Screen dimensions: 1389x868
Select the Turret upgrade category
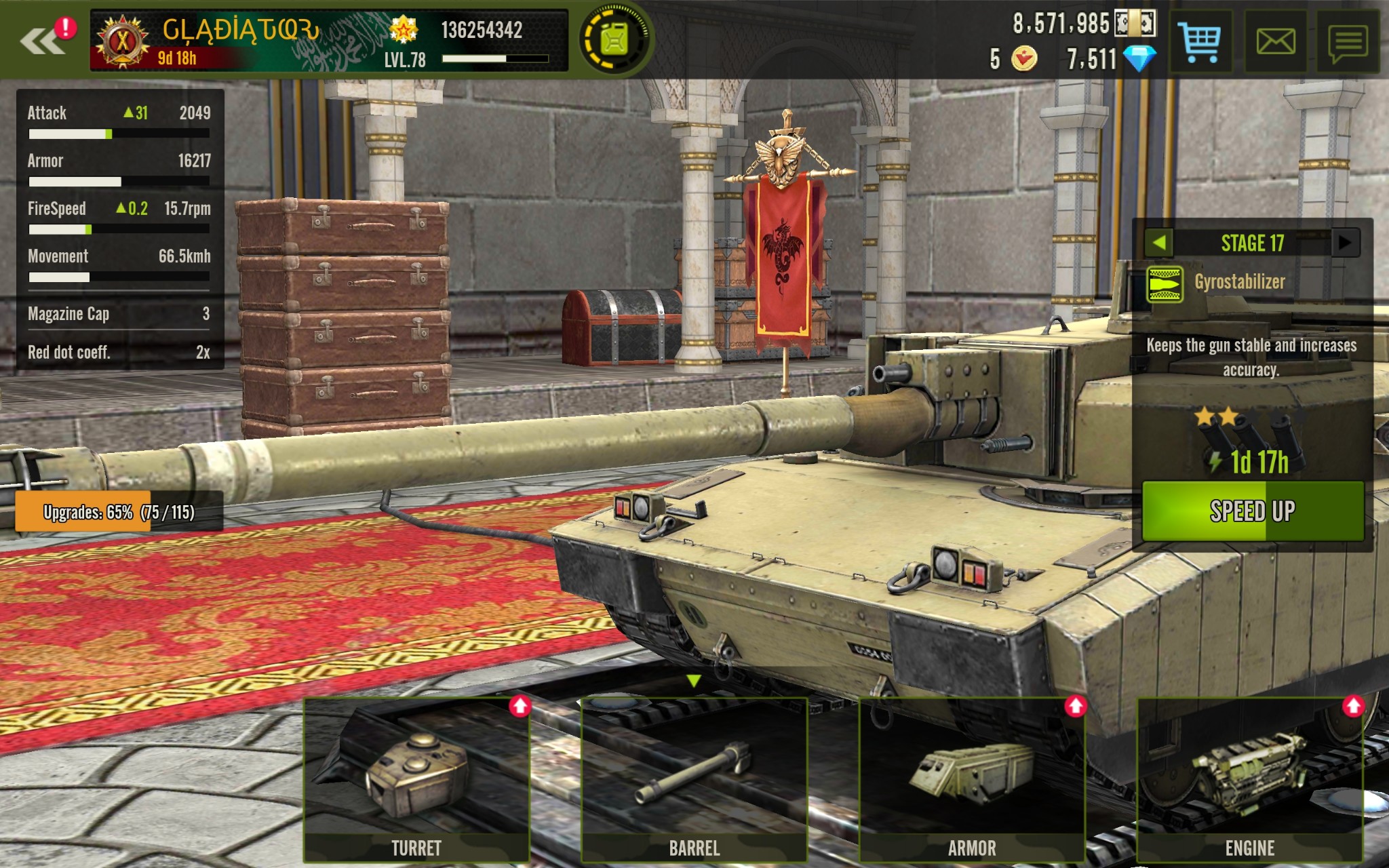pyautogui.click(x=416, y=780)
